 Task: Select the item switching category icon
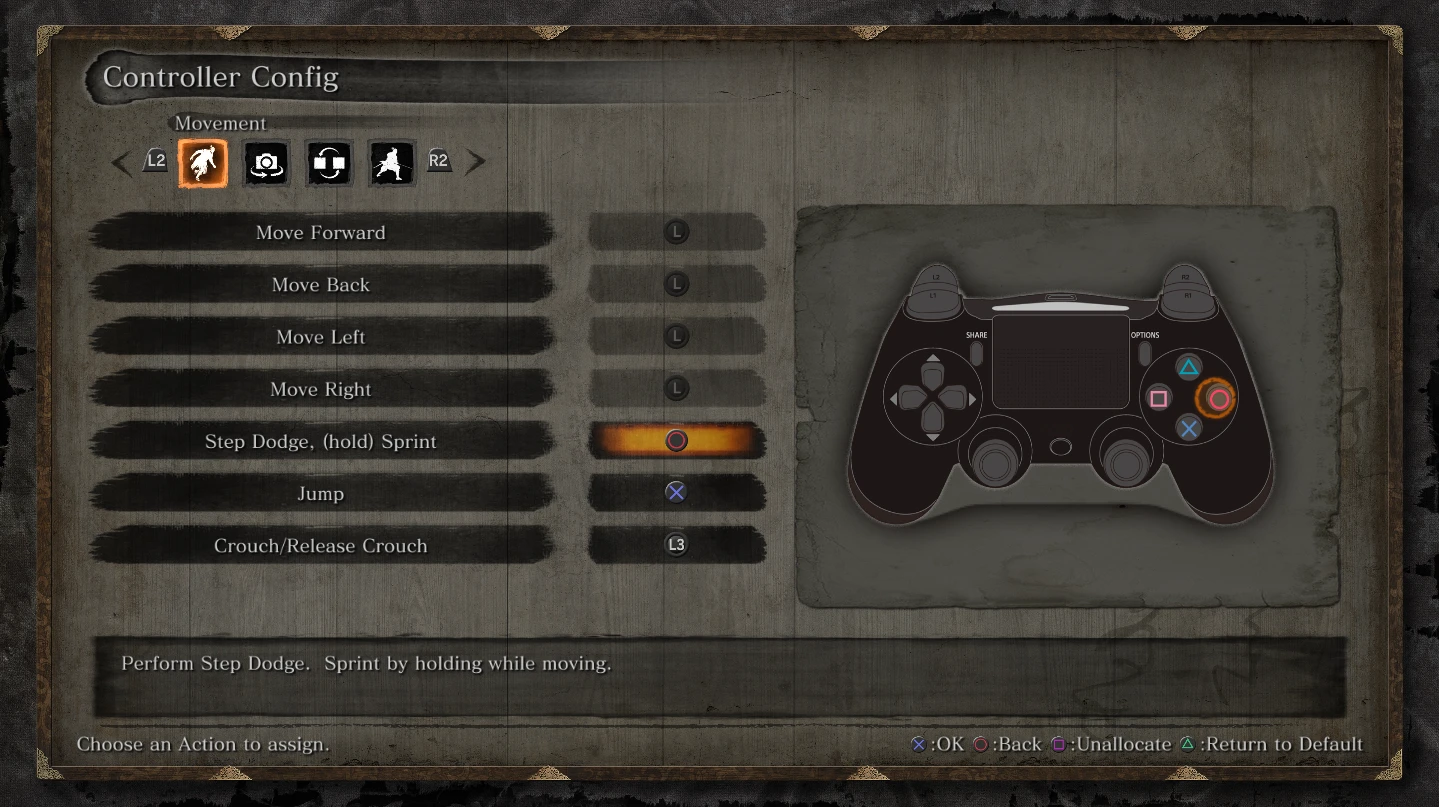click(328, 163)
